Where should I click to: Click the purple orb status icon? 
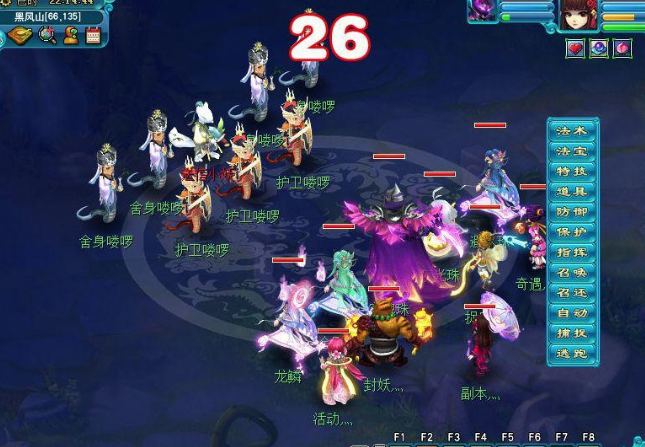click(x=598, y=47)
